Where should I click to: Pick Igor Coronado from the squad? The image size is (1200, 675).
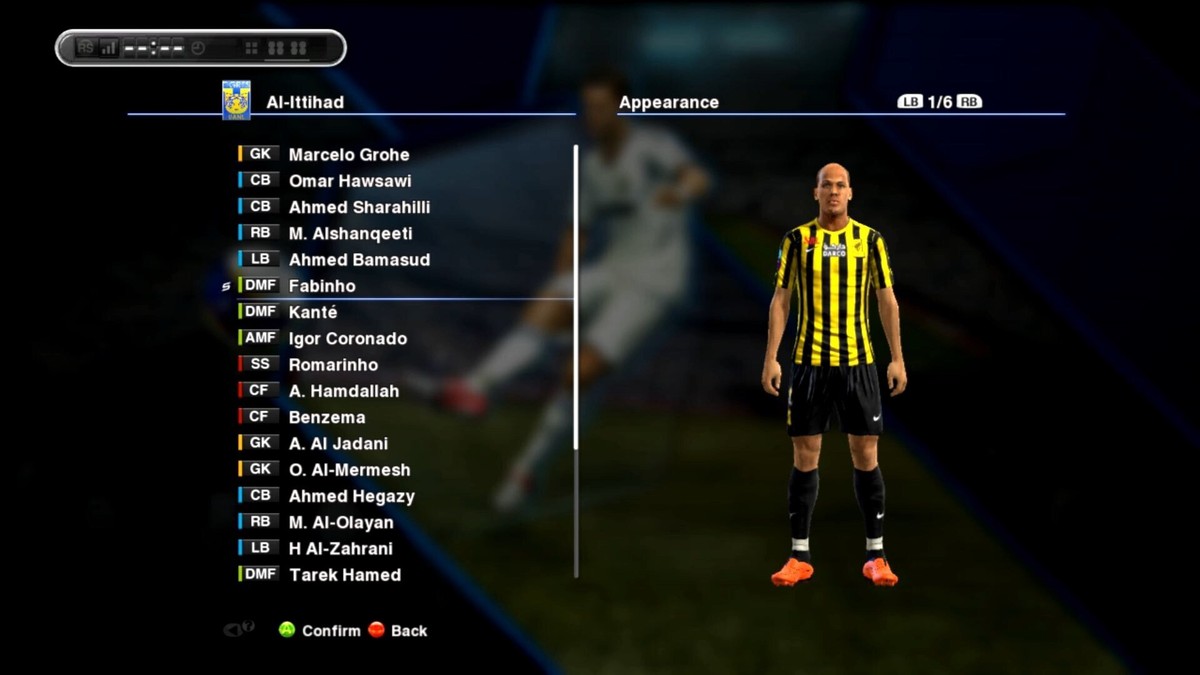347,339
